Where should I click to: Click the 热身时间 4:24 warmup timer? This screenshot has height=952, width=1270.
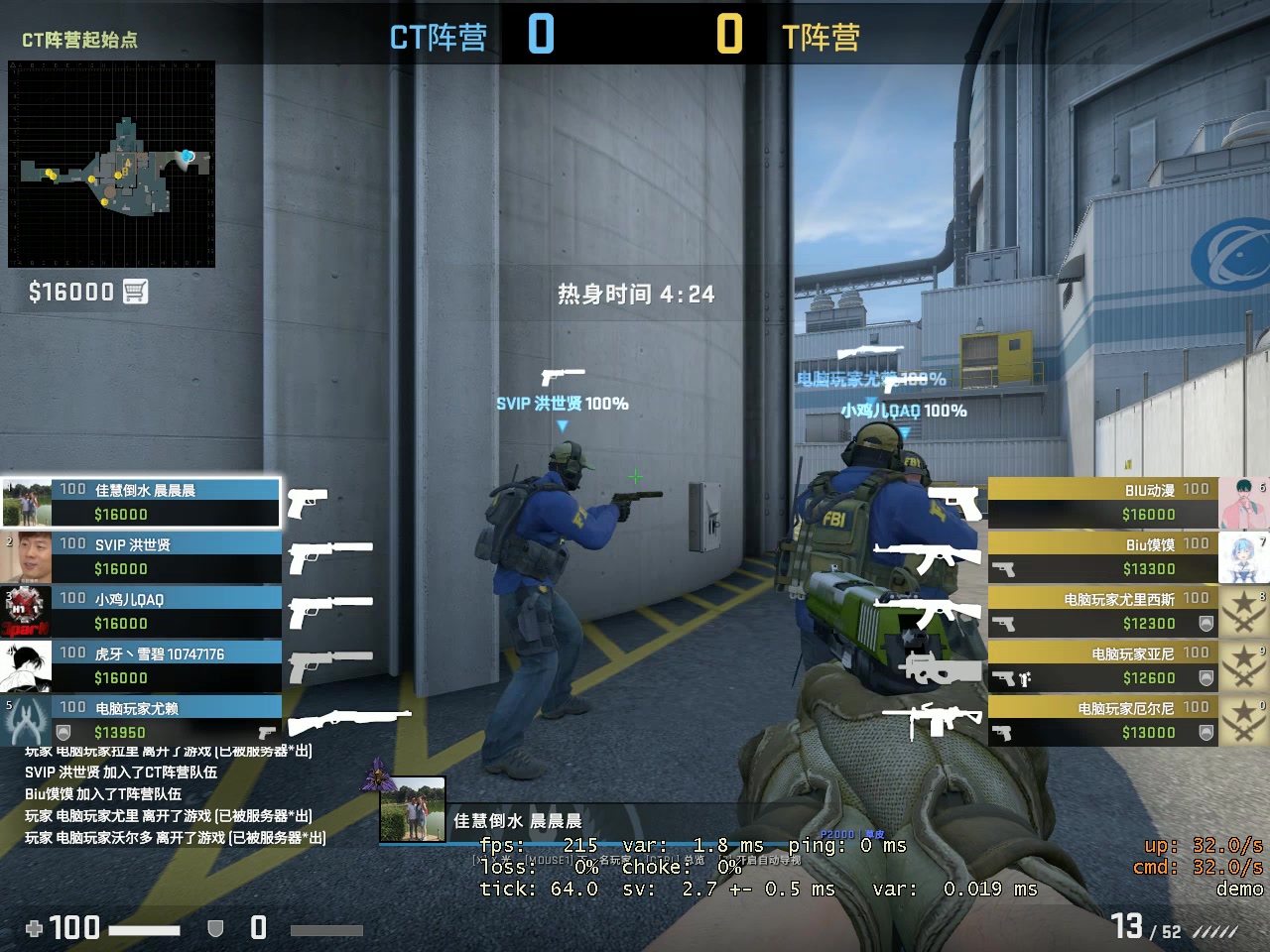tap(634, 294)
